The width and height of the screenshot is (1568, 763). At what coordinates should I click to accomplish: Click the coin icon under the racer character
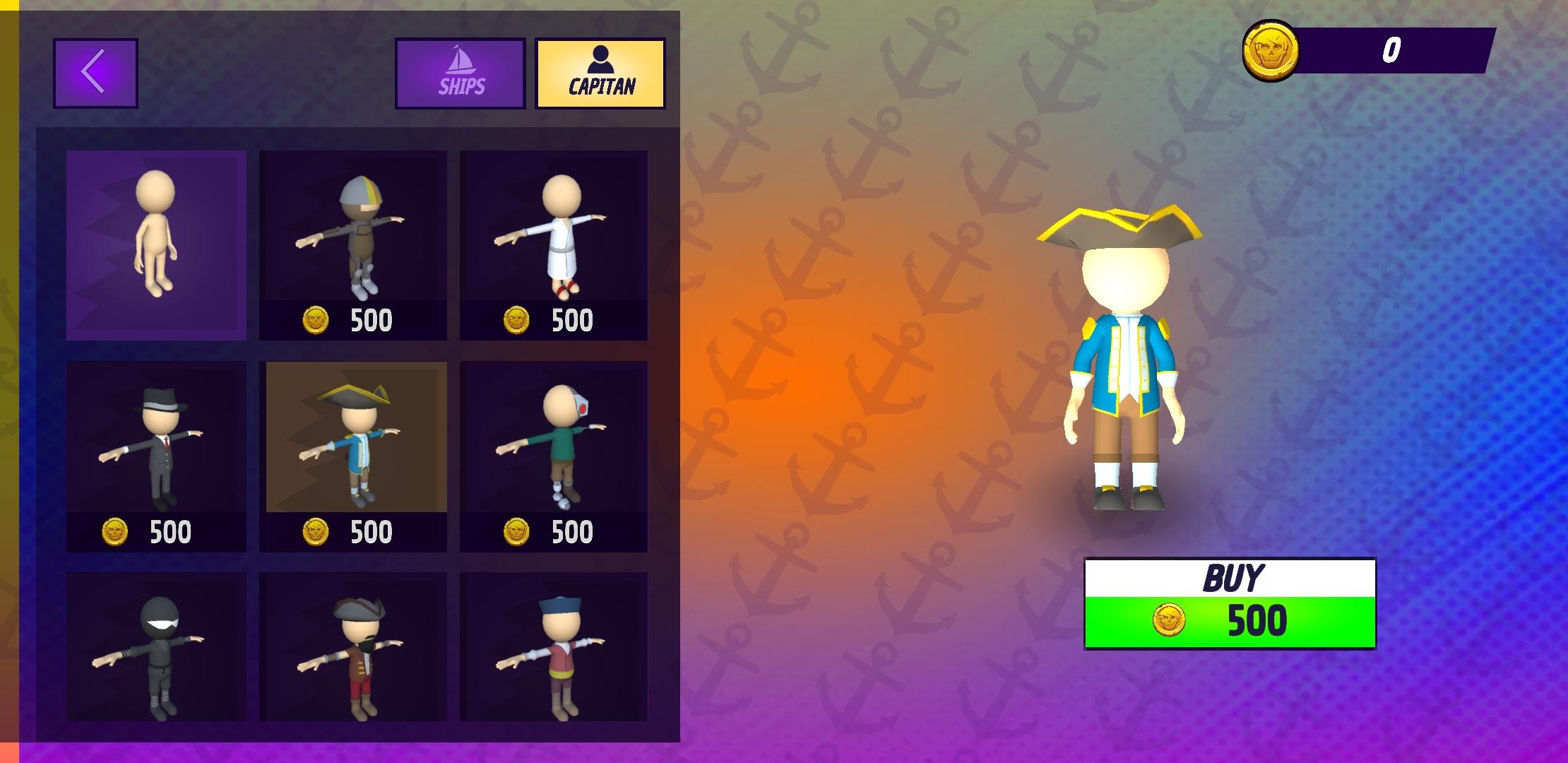coord(316,320)
